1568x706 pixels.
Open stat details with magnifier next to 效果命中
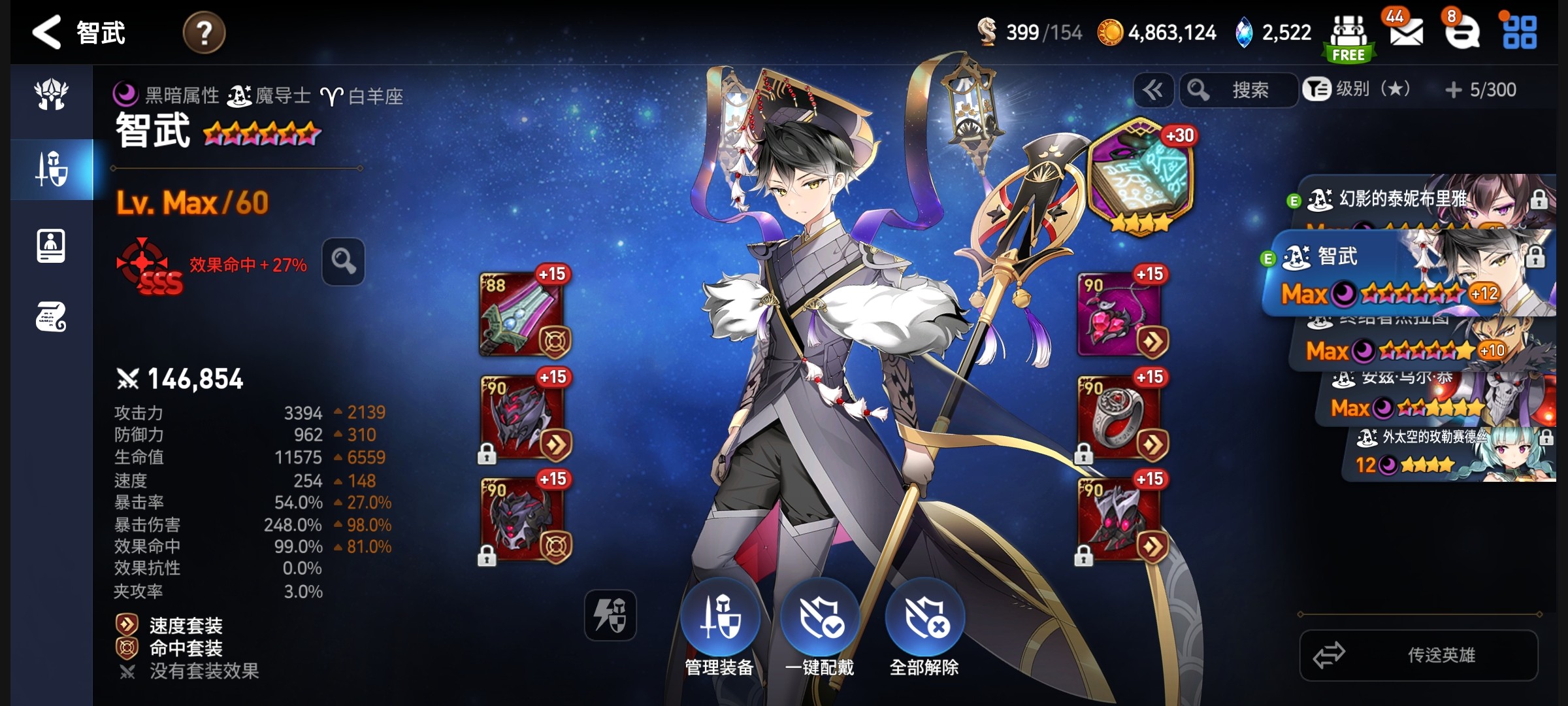343,262
